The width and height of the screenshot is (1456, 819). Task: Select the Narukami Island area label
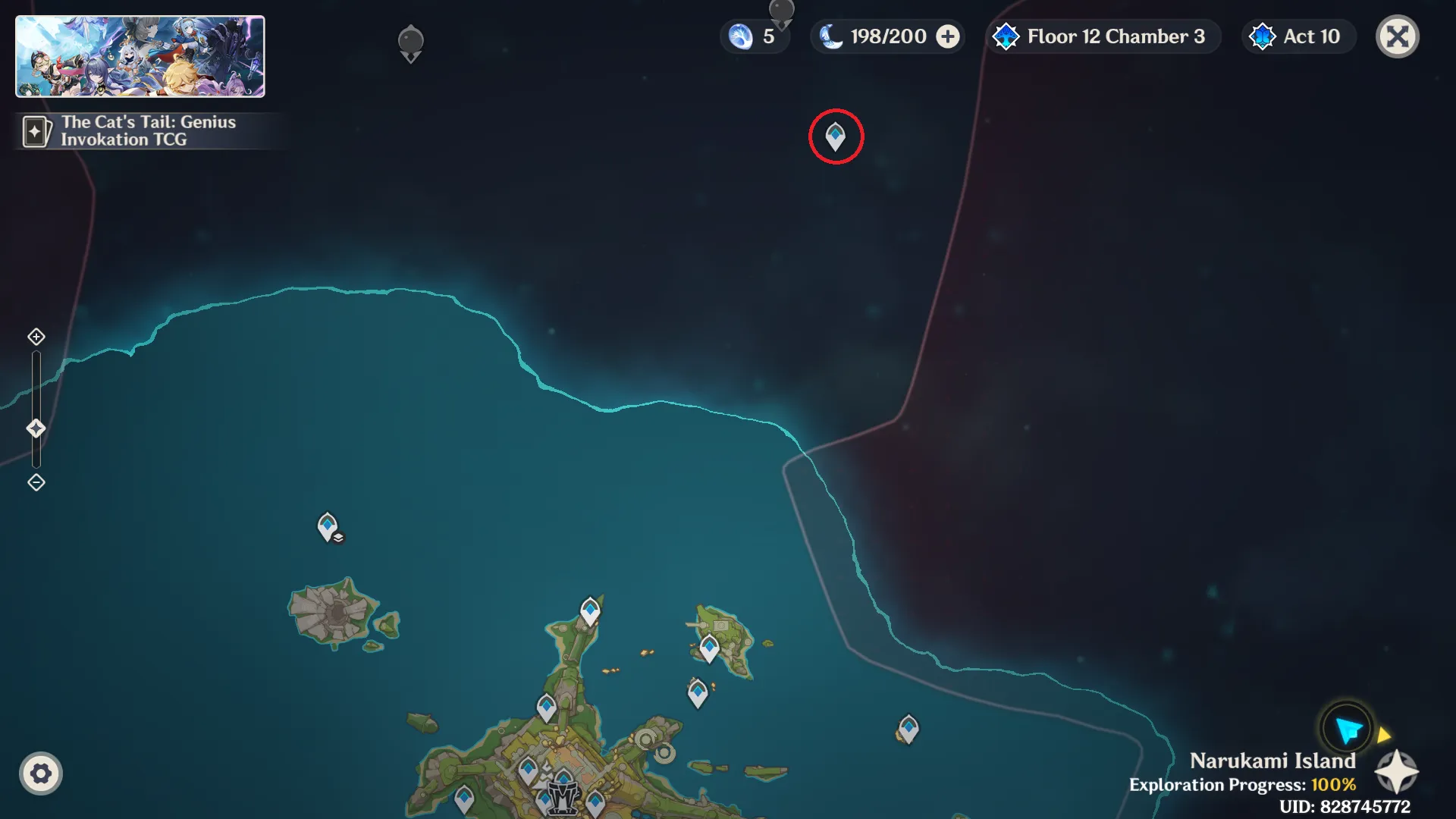coord(1272,761)
